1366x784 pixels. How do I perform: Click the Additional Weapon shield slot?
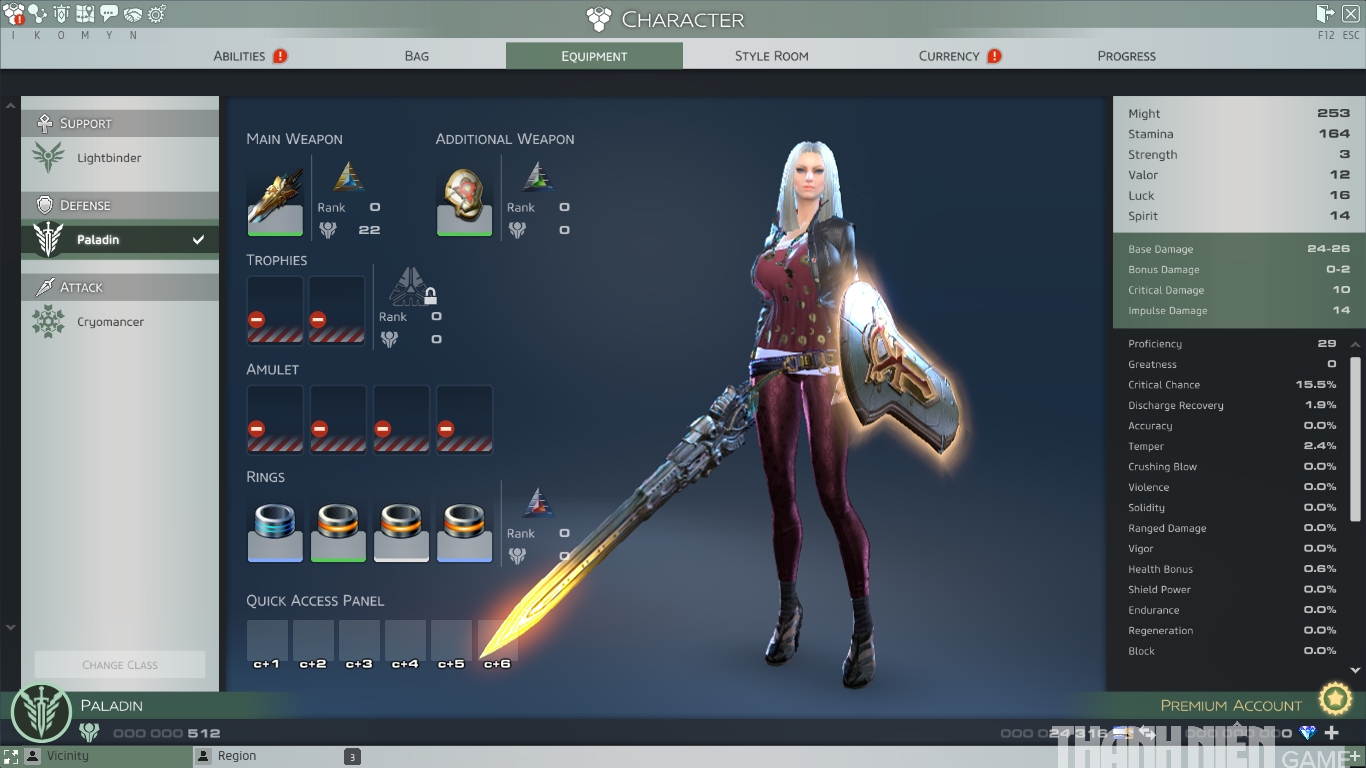tap(464, 200)
